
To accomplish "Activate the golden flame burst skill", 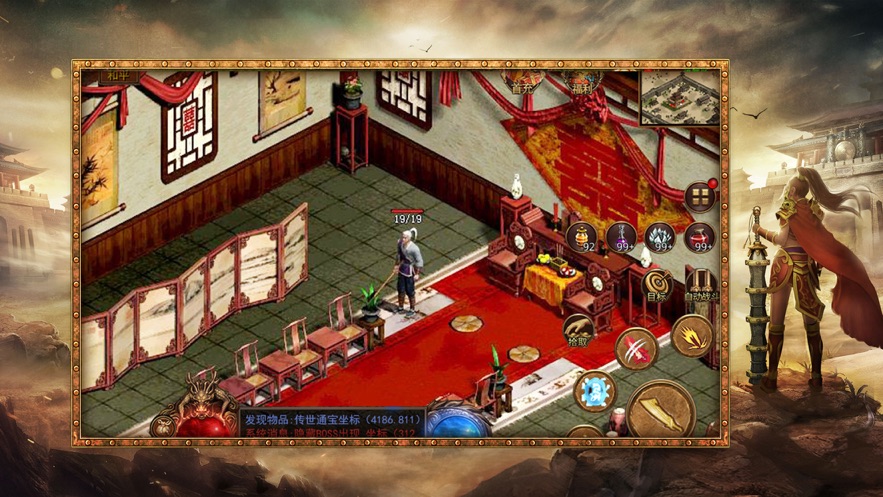I will tap(691, 336).
